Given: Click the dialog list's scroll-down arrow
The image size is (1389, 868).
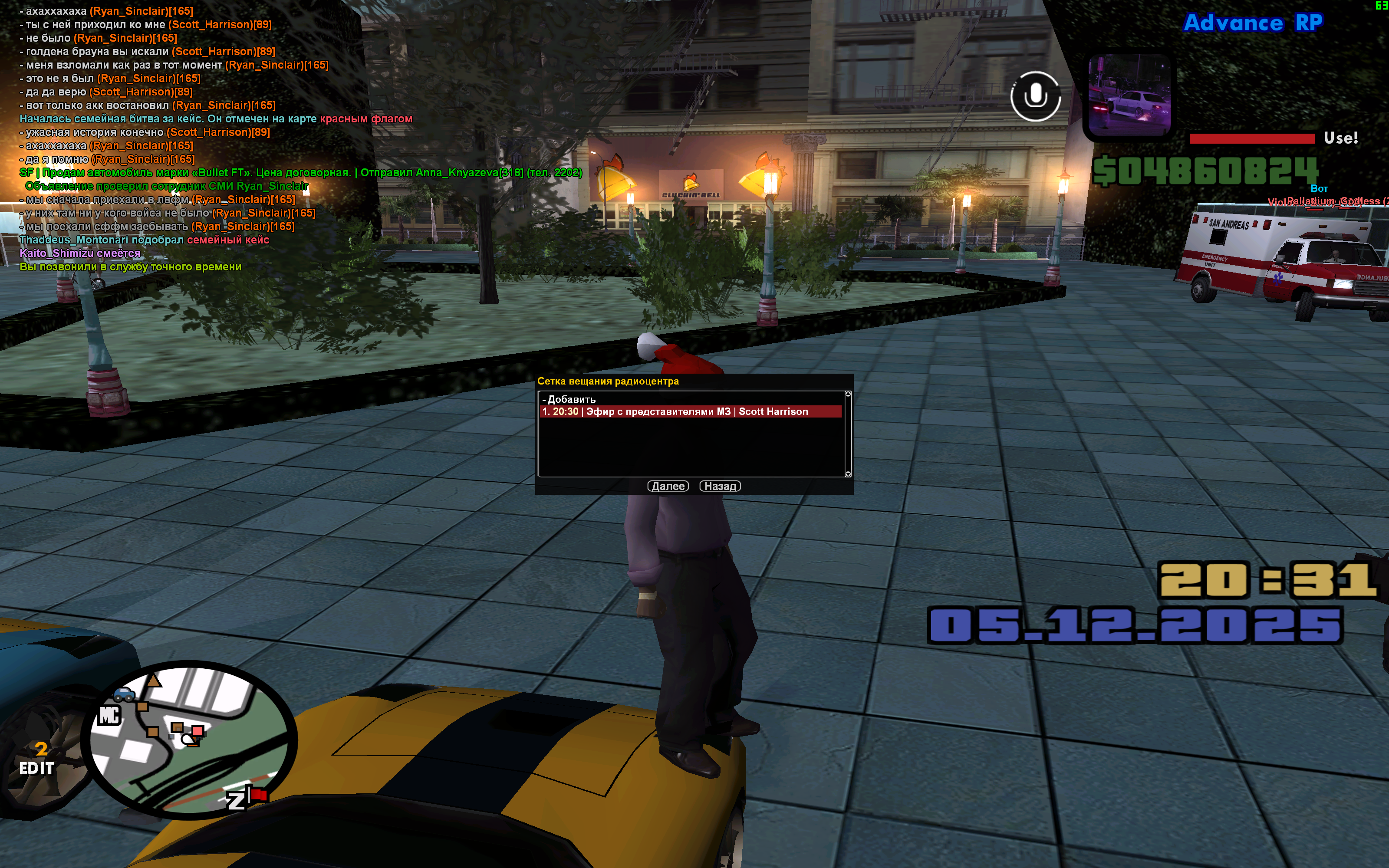Looking at the screenshot, I should tap(848, 473).
